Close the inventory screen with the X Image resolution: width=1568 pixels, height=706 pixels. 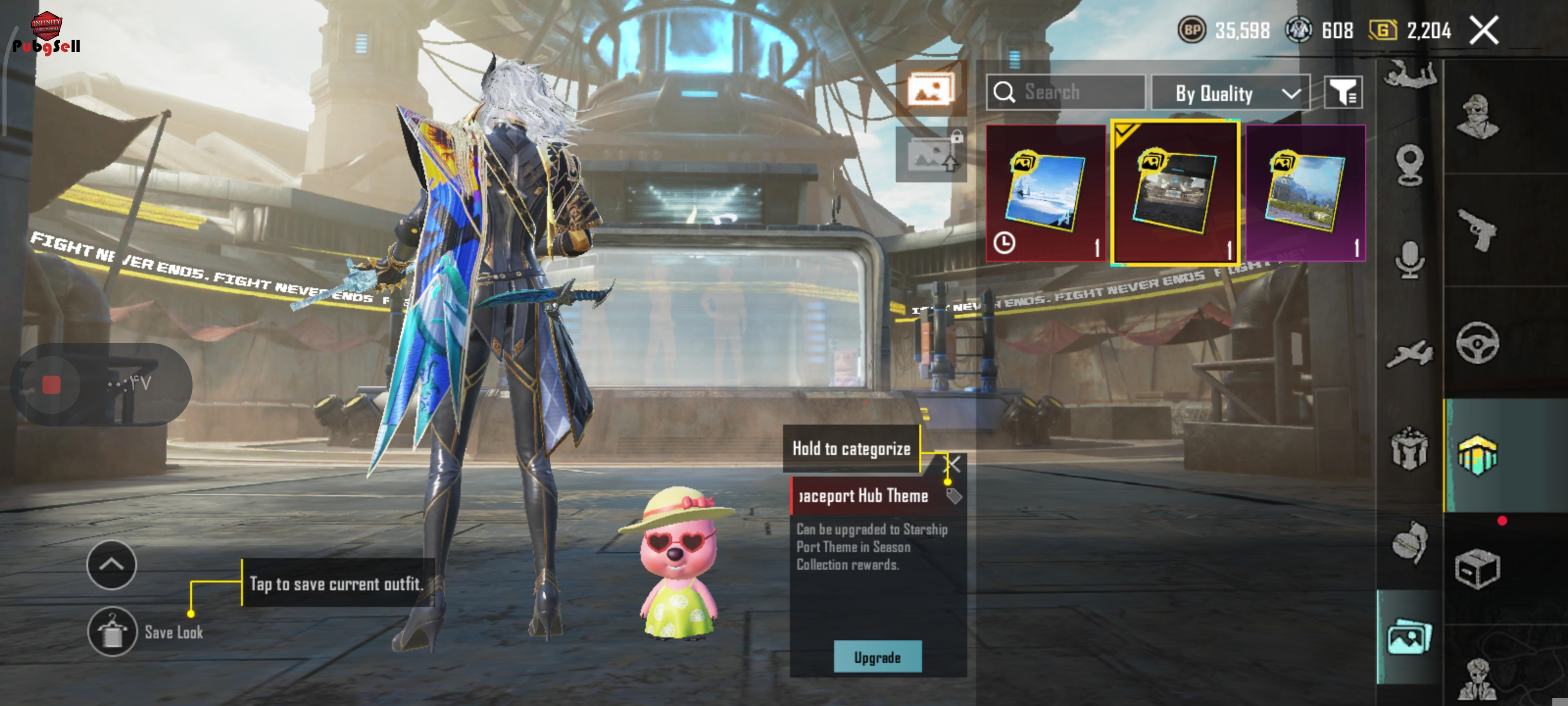tap(1484, 30)
